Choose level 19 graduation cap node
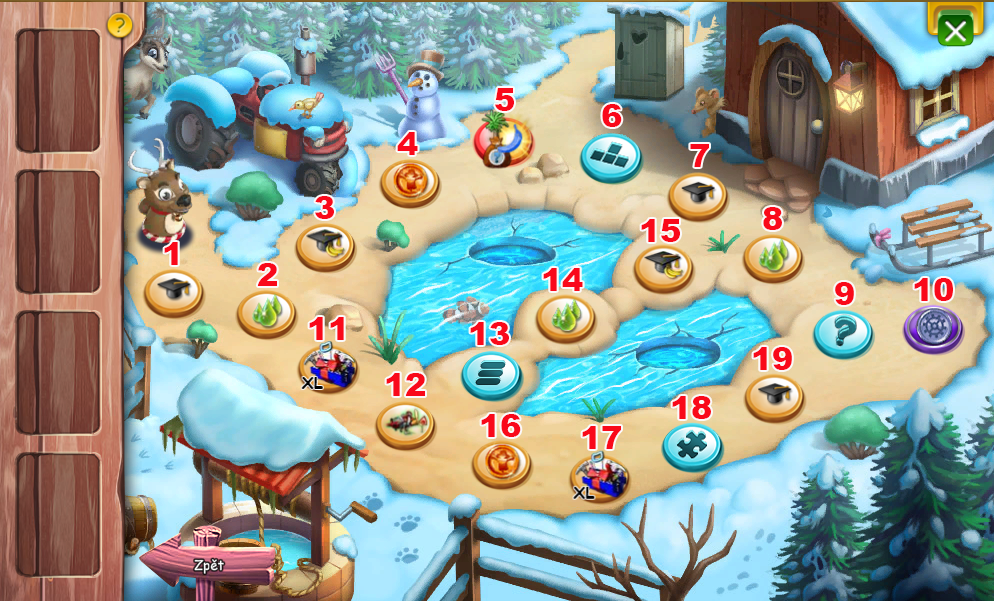Viewport: 994px width, 601px height. (x=774, y=396)
